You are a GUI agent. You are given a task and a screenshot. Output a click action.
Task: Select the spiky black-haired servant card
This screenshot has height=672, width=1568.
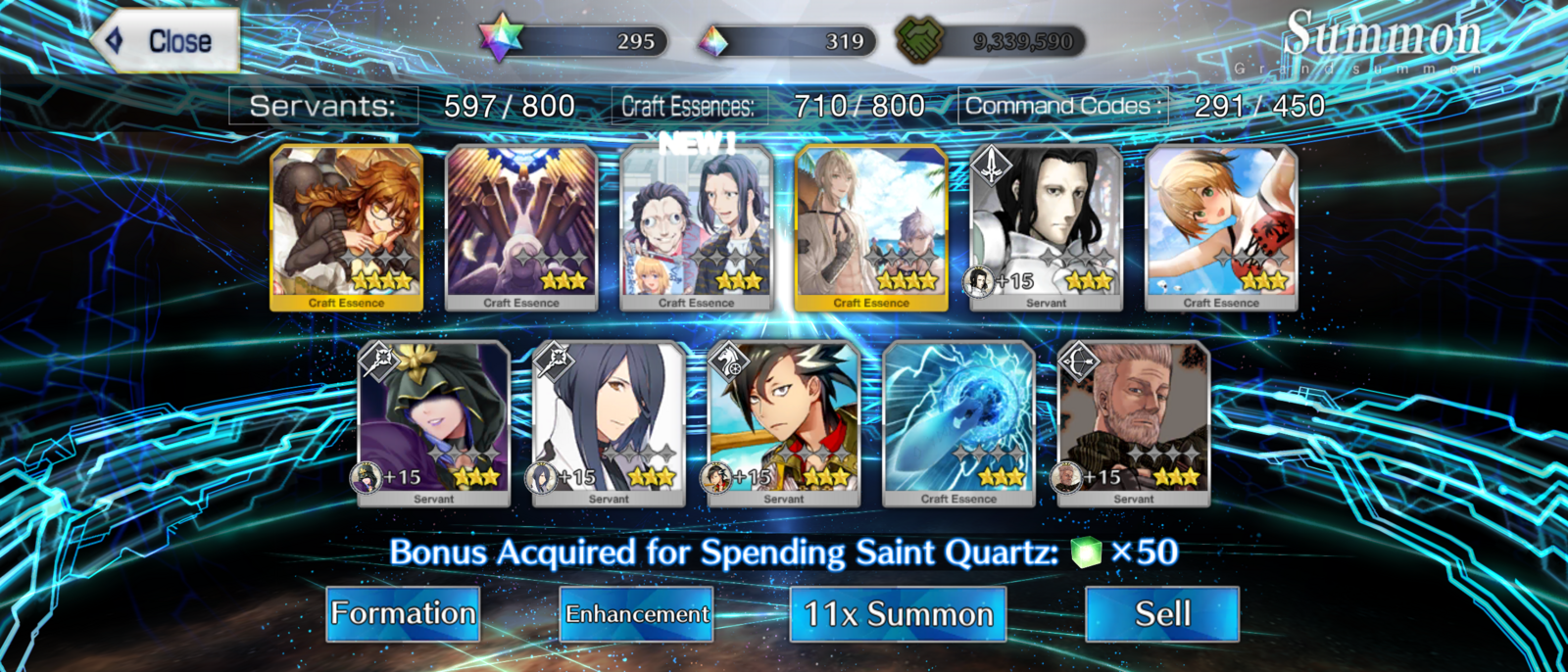tap(784, 423)
